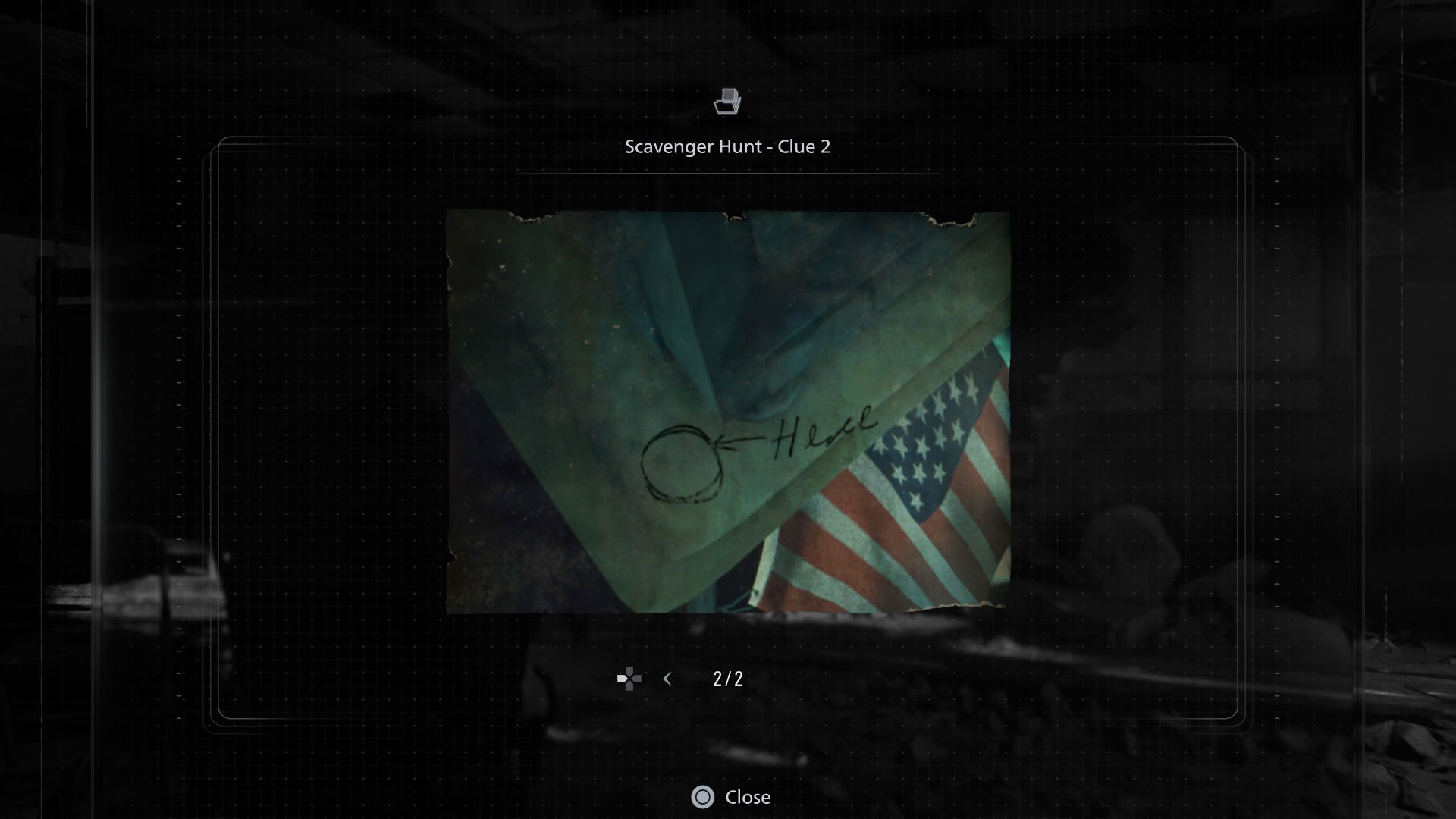Choose Close to exit the clue viewer
This screenshot has height=819, width=1456.
point(749,797)
